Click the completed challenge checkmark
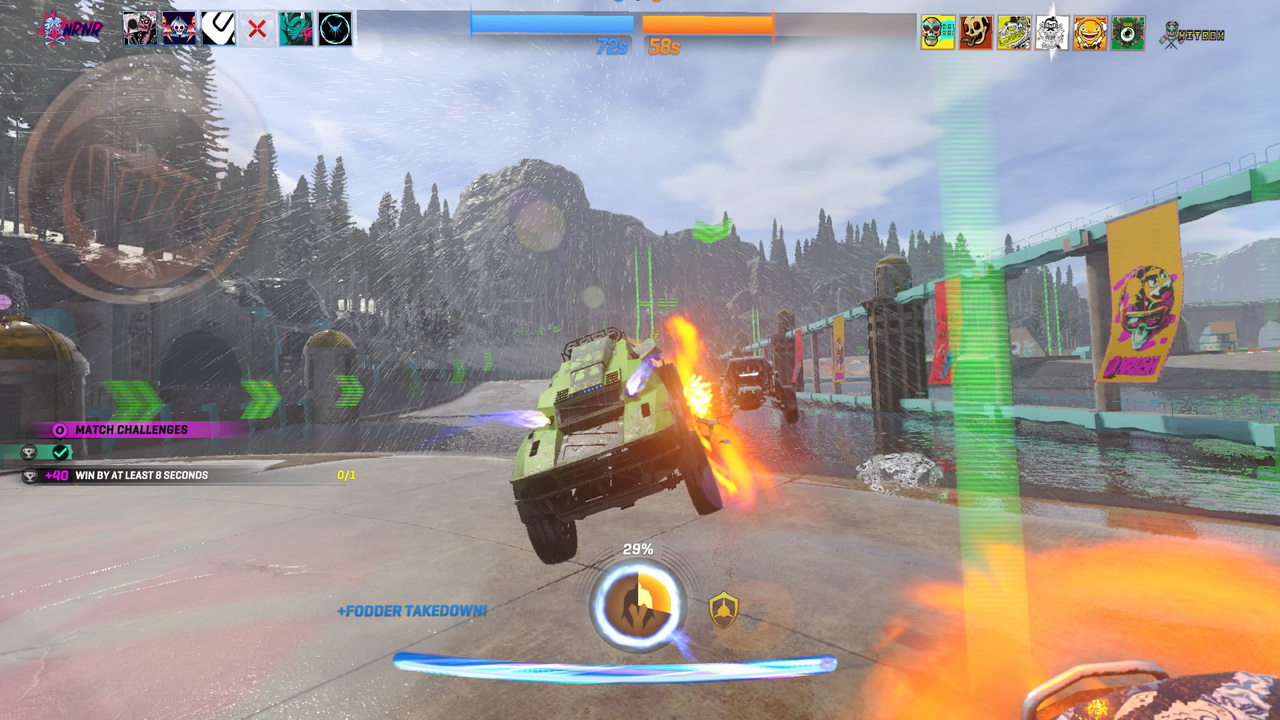The height and width of the screenshot is (720, 1280). pos(62,452)
